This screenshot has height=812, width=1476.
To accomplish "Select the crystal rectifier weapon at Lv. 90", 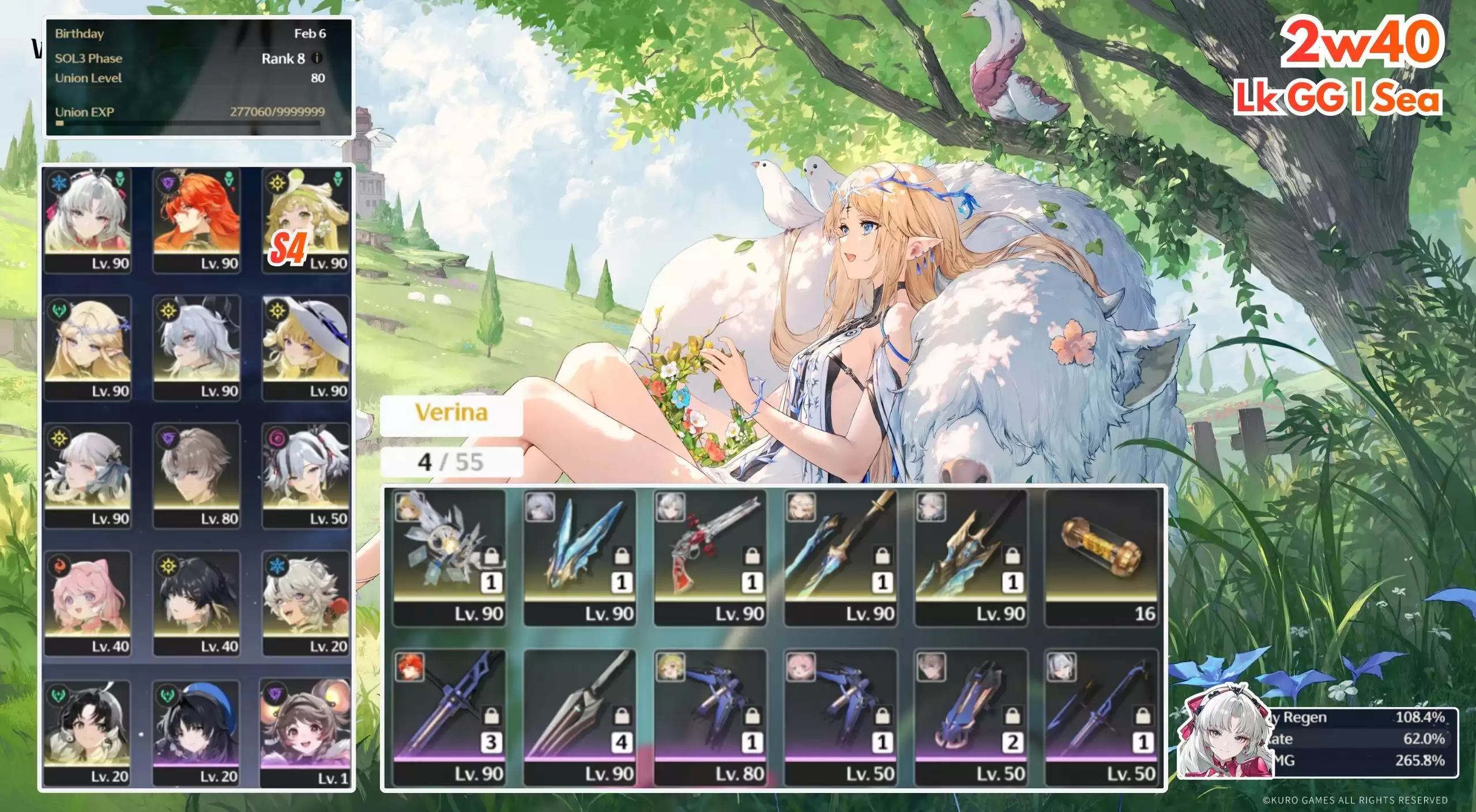I will [x=449, y=557].
